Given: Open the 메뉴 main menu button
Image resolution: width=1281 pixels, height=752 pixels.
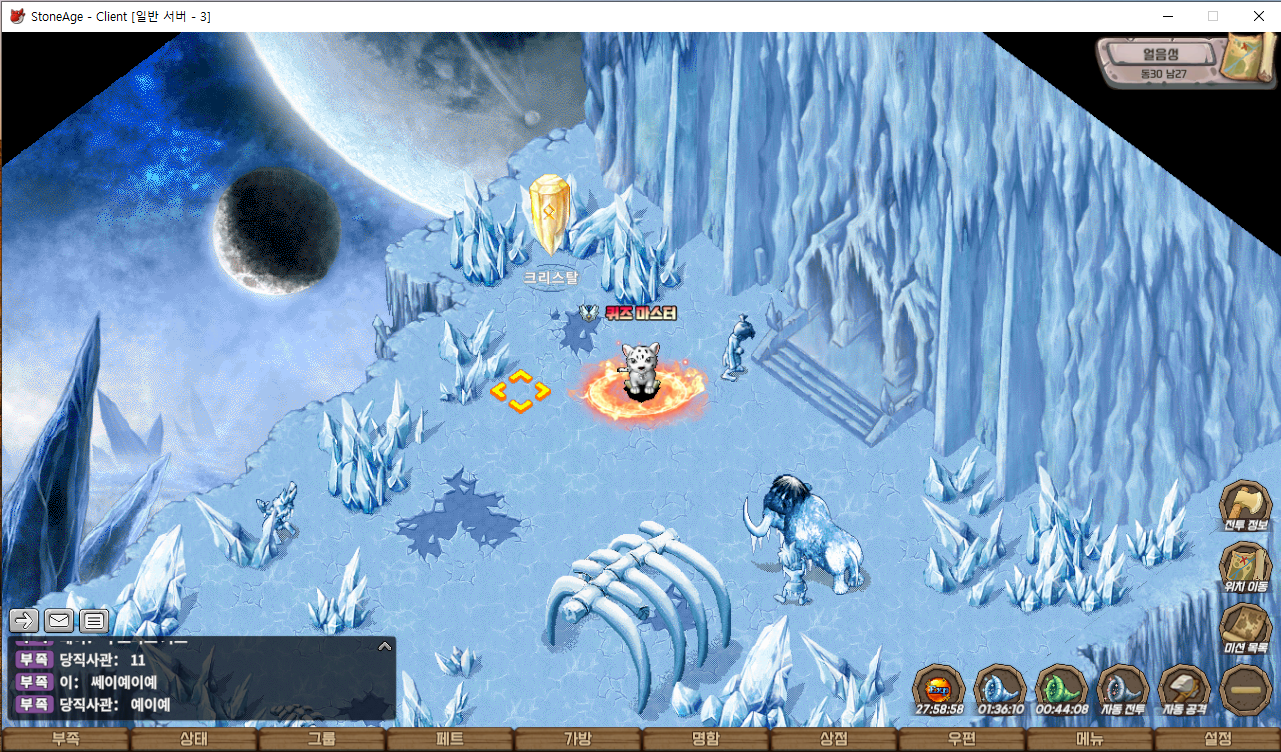Looking at the screenshot, I should click(x=1089, y=740).
